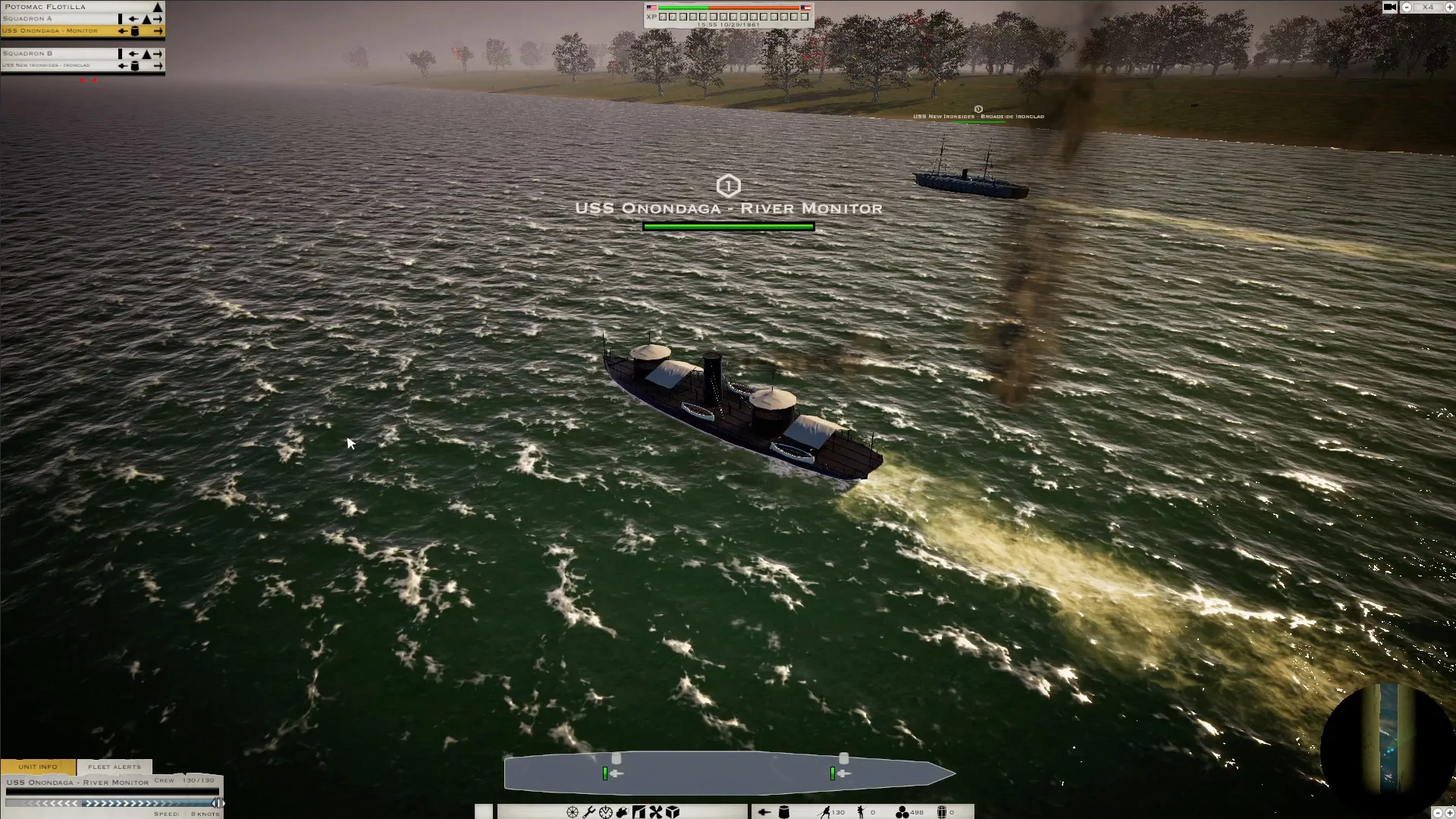1456x819 pixels.
Task: Select the cube formation icon
Action: point(673,811)
